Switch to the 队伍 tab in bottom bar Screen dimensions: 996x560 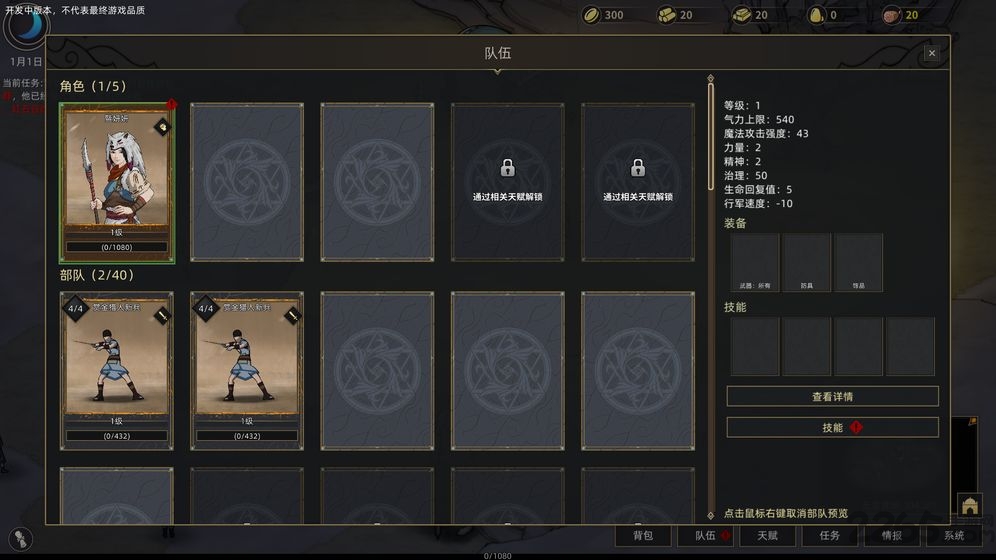(705, 536)
